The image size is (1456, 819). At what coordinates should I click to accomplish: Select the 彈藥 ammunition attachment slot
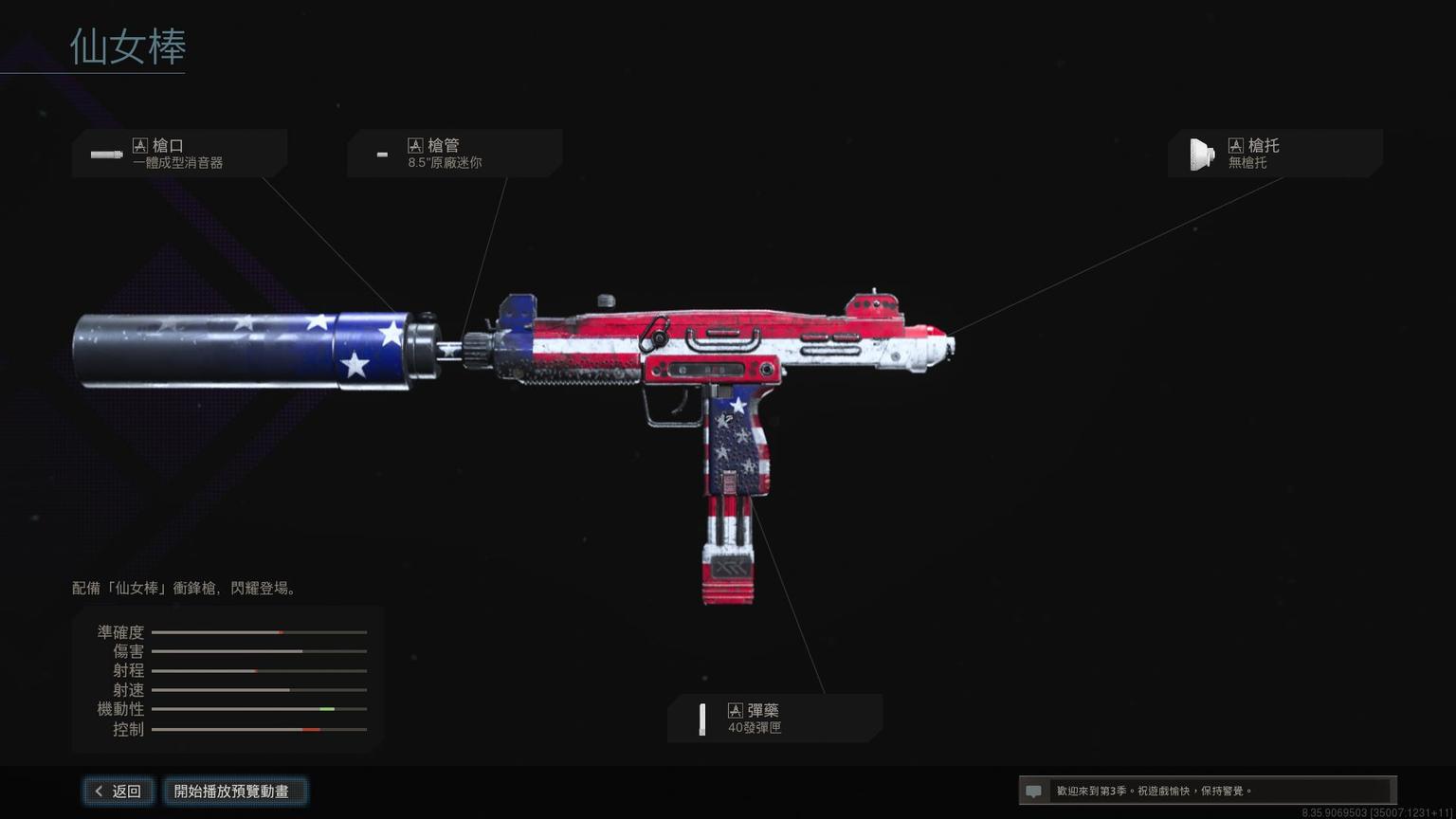pos(774,719)
